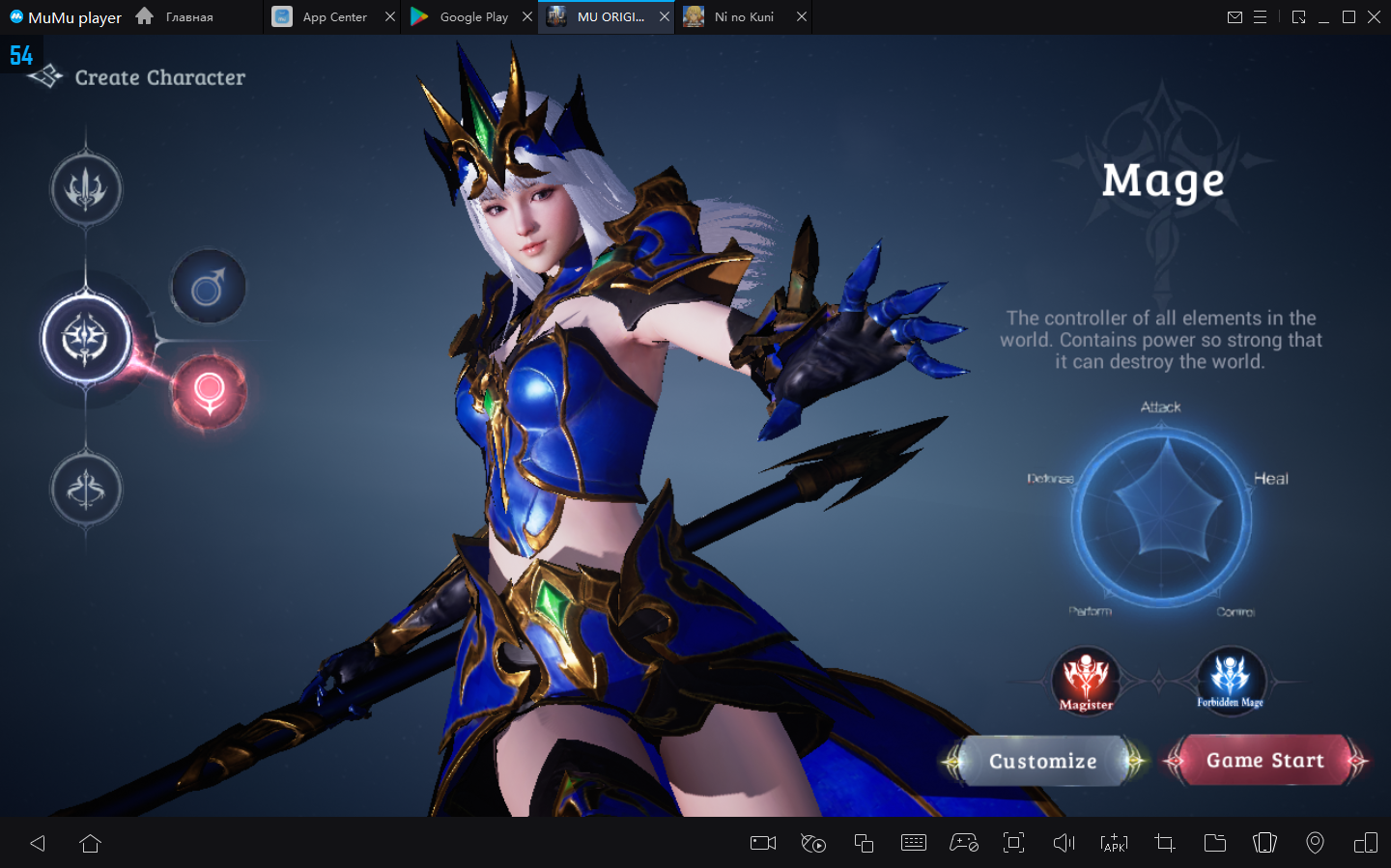Viewport: 1391px width, 868px height.
Task: Choose the female gender icon
Action: tap(209, 392)
